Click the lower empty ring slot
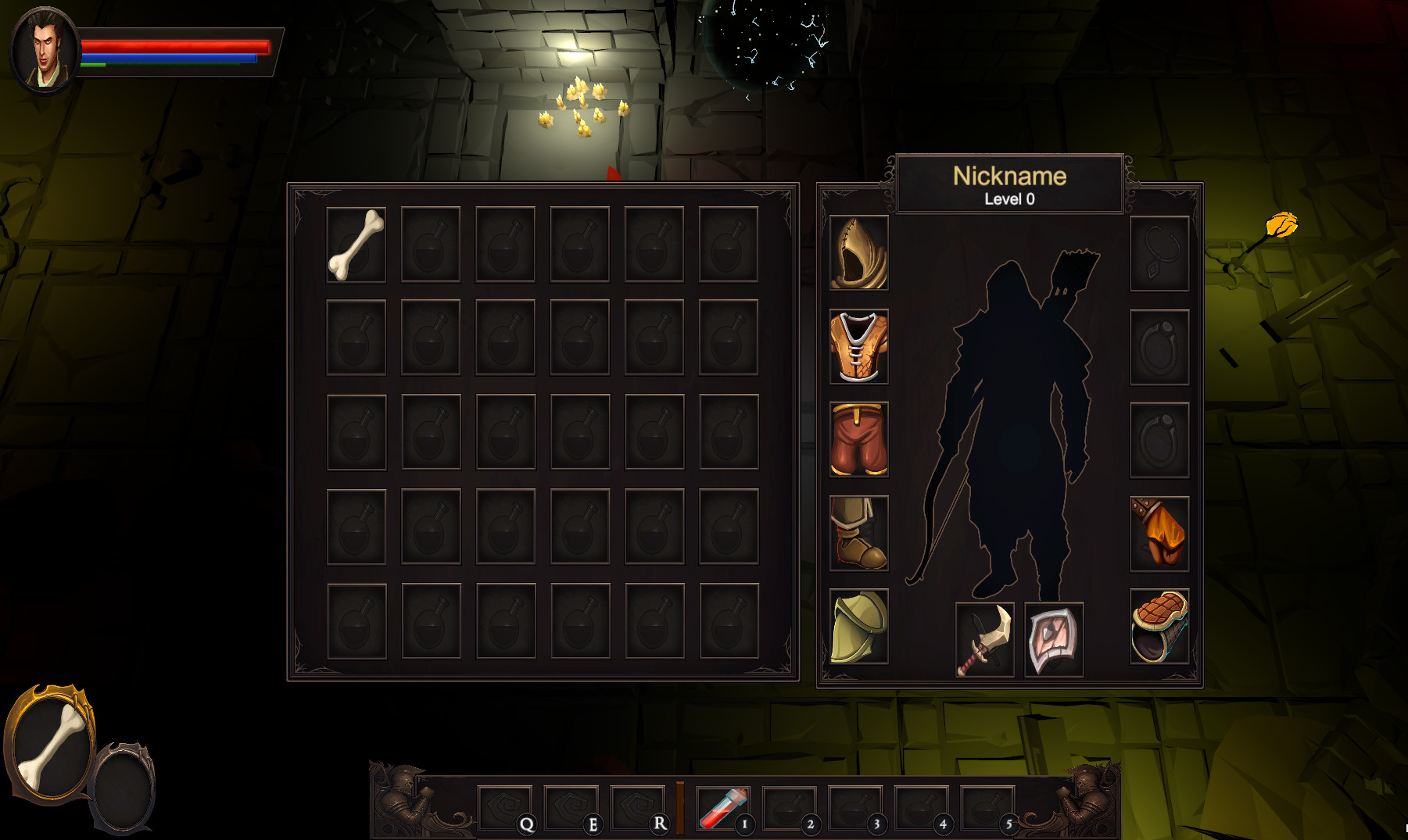Image resolution: width=1408 pixels, height=840 pixels. point(1159,439)
